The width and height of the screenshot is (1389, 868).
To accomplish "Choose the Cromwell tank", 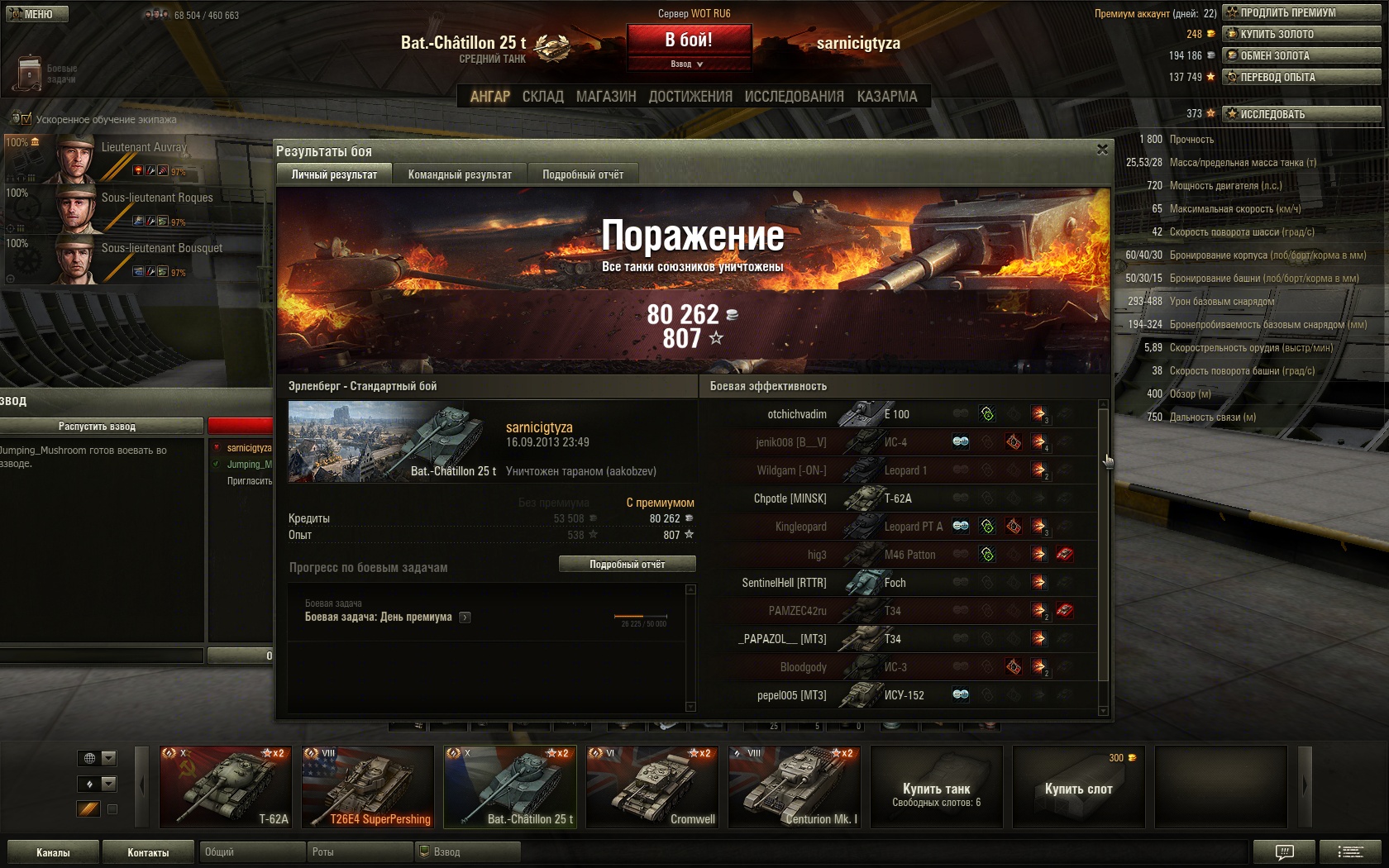I will coord(652,786).
